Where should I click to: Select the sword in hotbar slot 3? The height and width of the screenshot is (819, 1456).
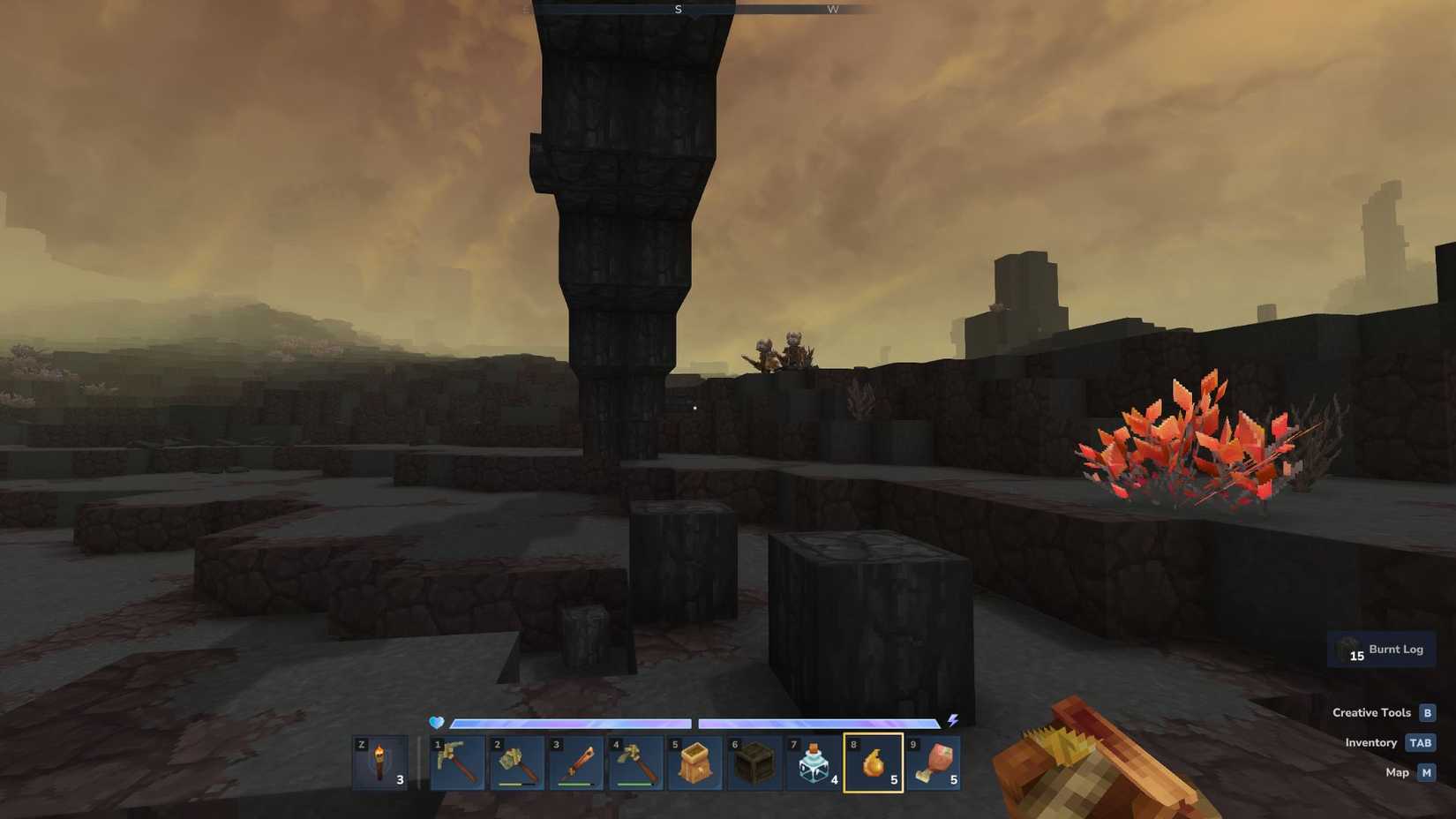[x=577, y=763]
